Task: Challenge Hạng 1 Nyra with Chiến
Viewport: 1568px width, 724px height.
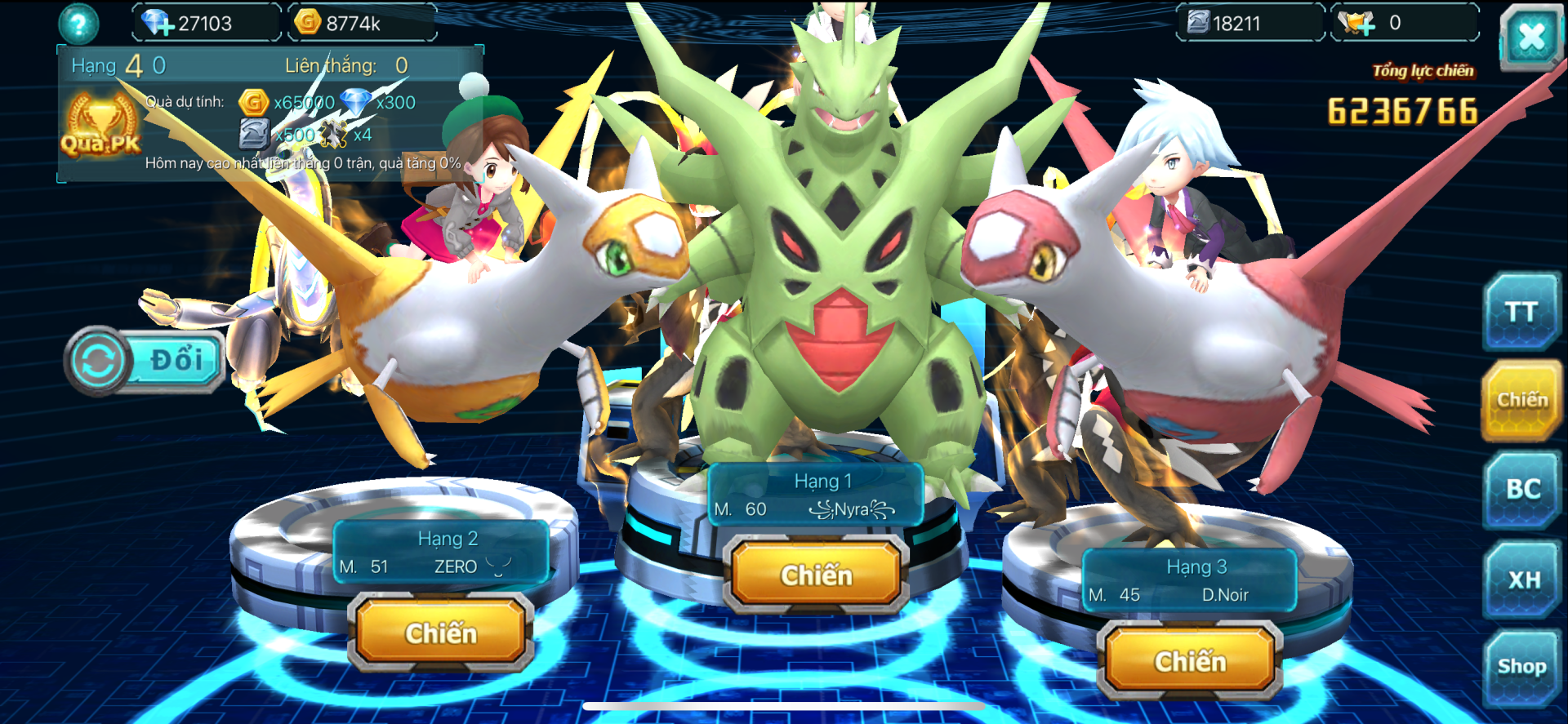Action: (816, 575)
